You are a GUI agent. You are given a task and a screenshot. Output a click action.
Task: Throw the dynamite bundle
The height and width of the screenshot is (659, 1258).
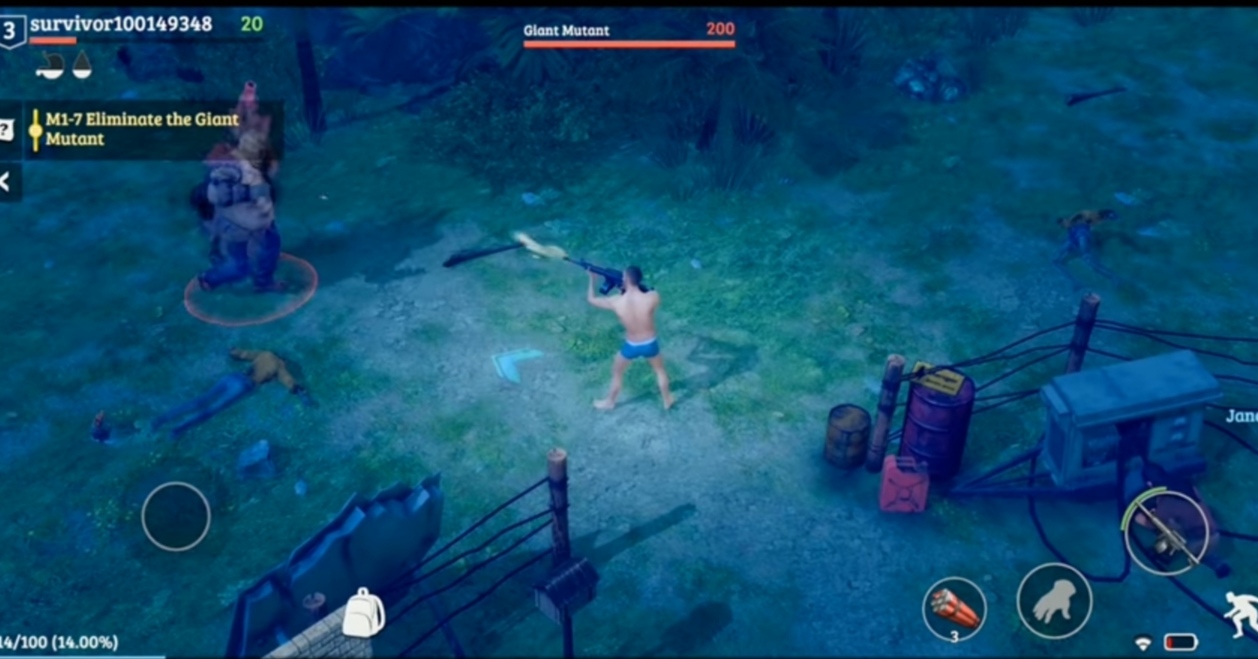click(x=954, y=606)
